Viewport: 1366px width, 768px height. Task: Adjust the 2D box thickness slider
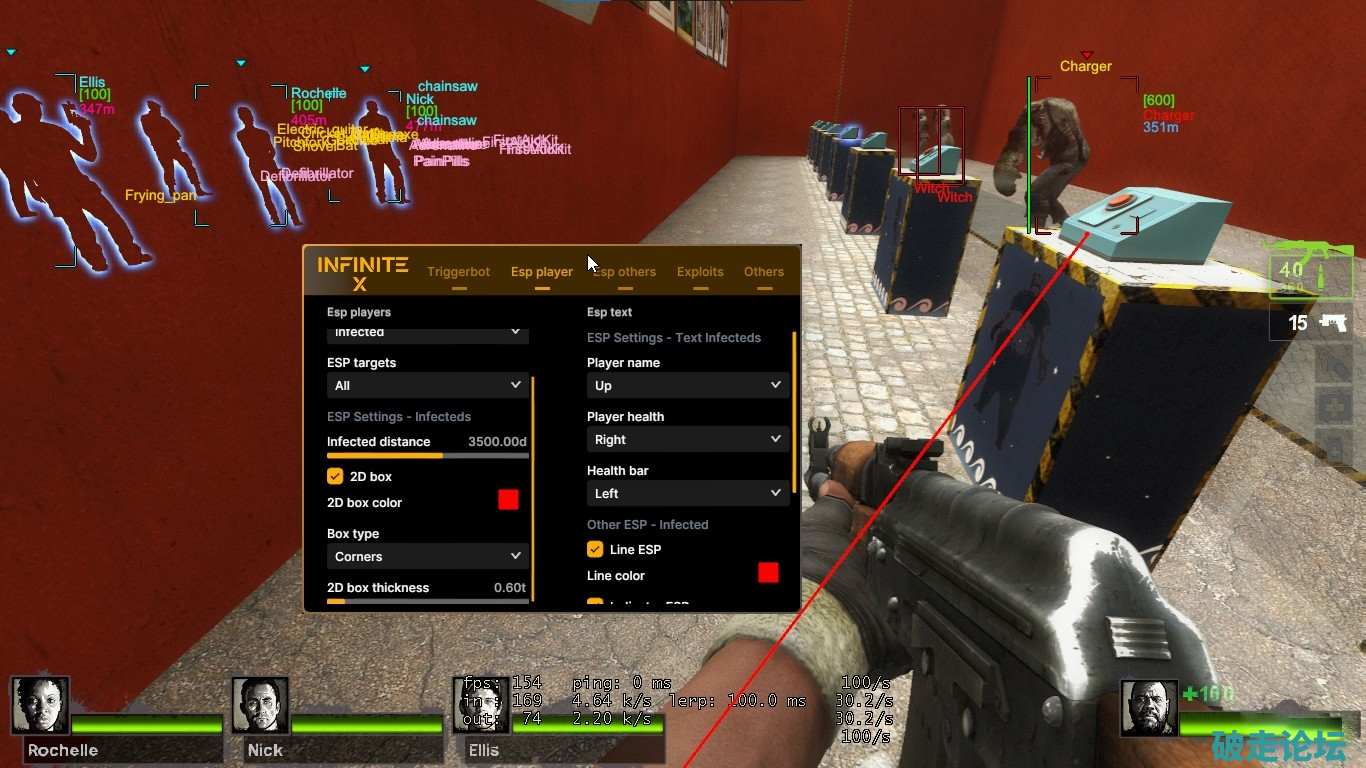pyautogui.click(x=428, y=601)
